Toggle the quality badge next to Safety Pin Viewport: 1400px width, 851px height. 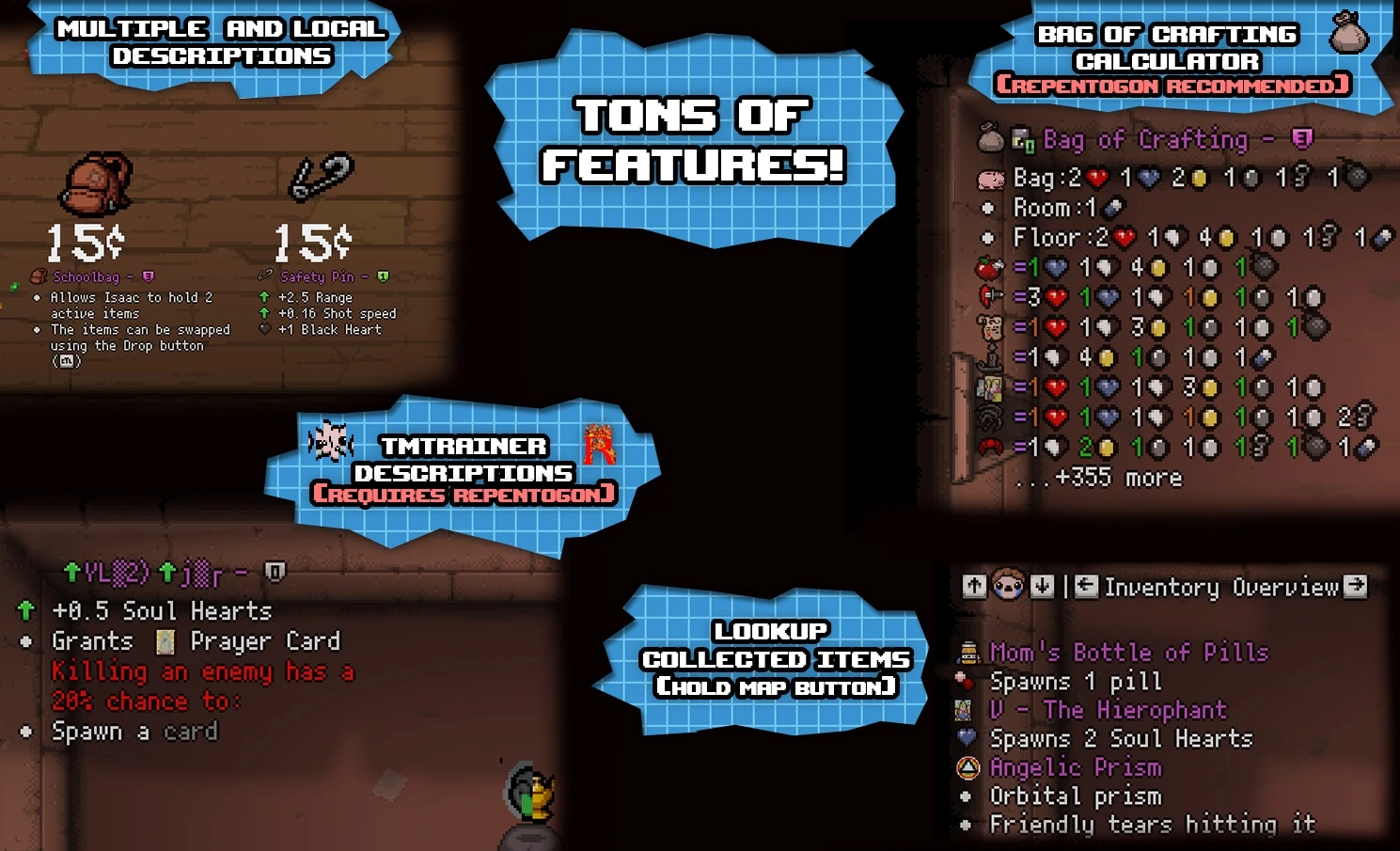coord(382,276)
